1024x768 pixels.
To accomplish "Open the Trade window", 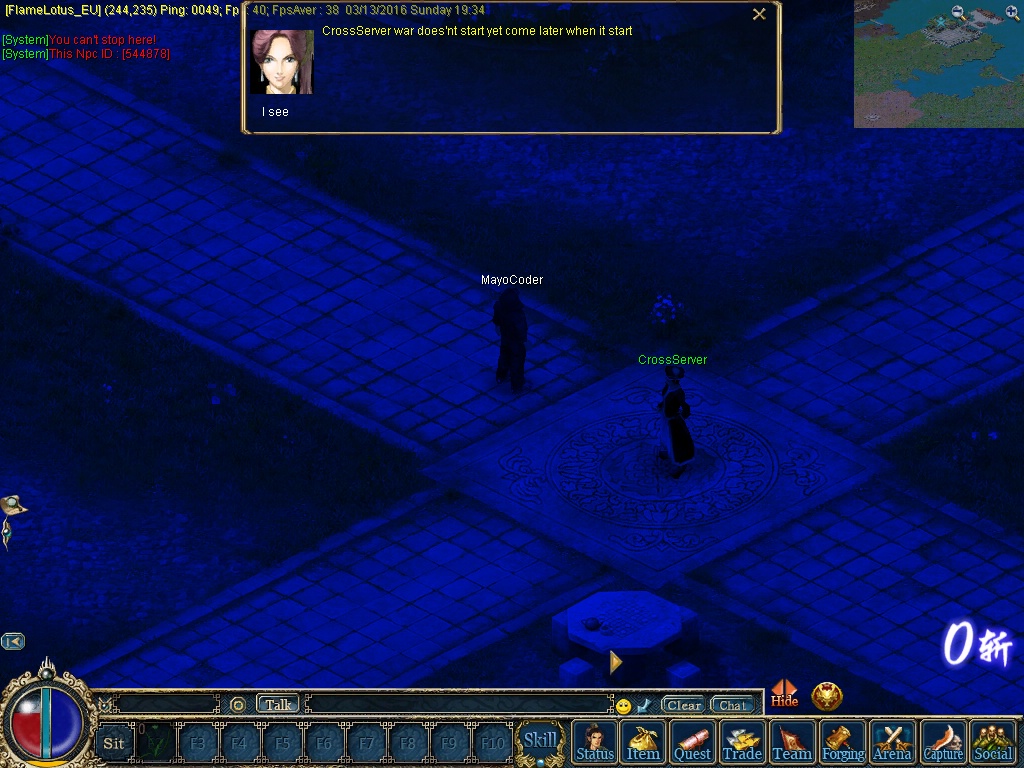I will tap(742, 742).
